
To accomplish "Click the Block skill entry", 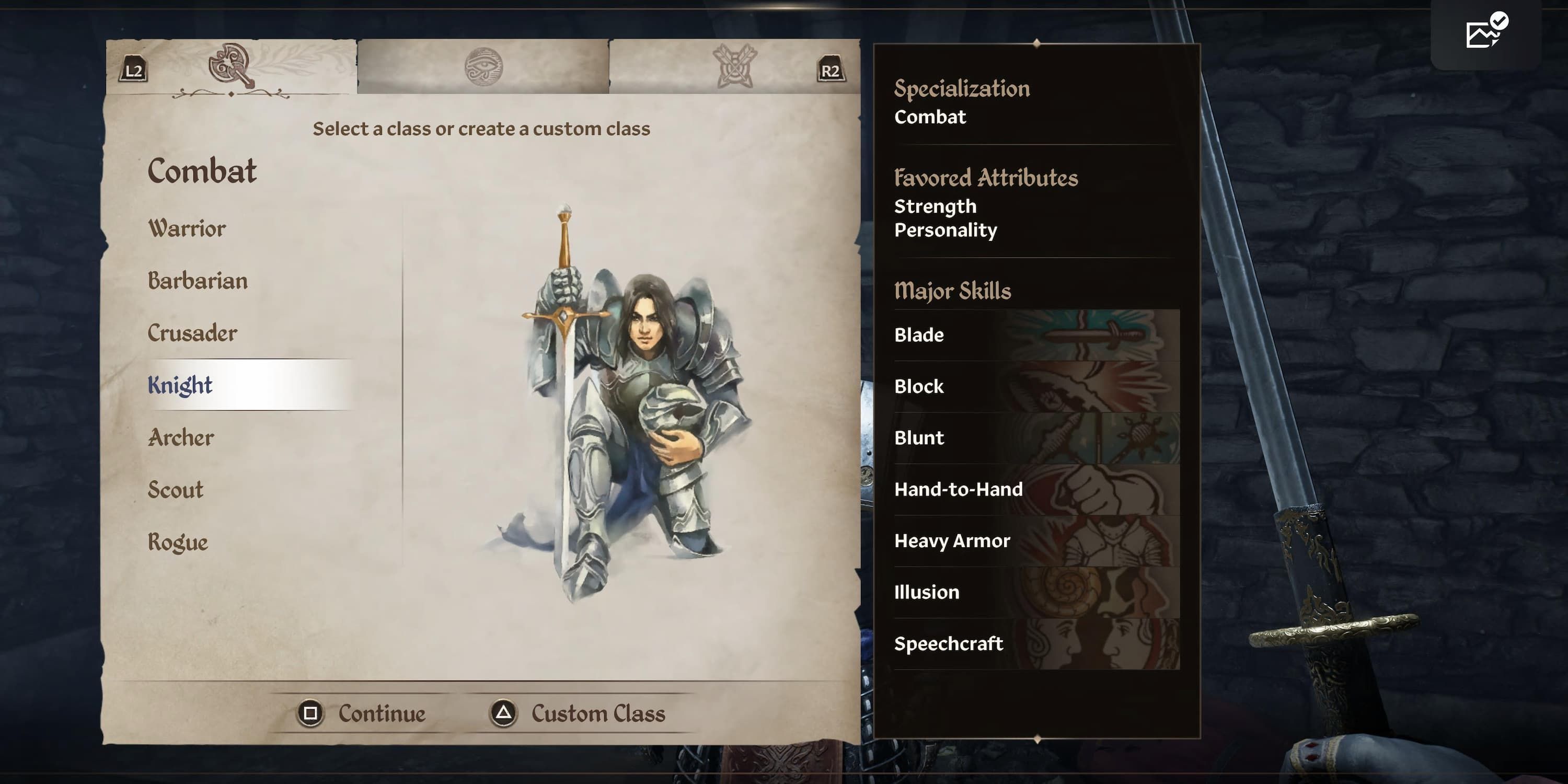I will click(x=1036, y=387).
